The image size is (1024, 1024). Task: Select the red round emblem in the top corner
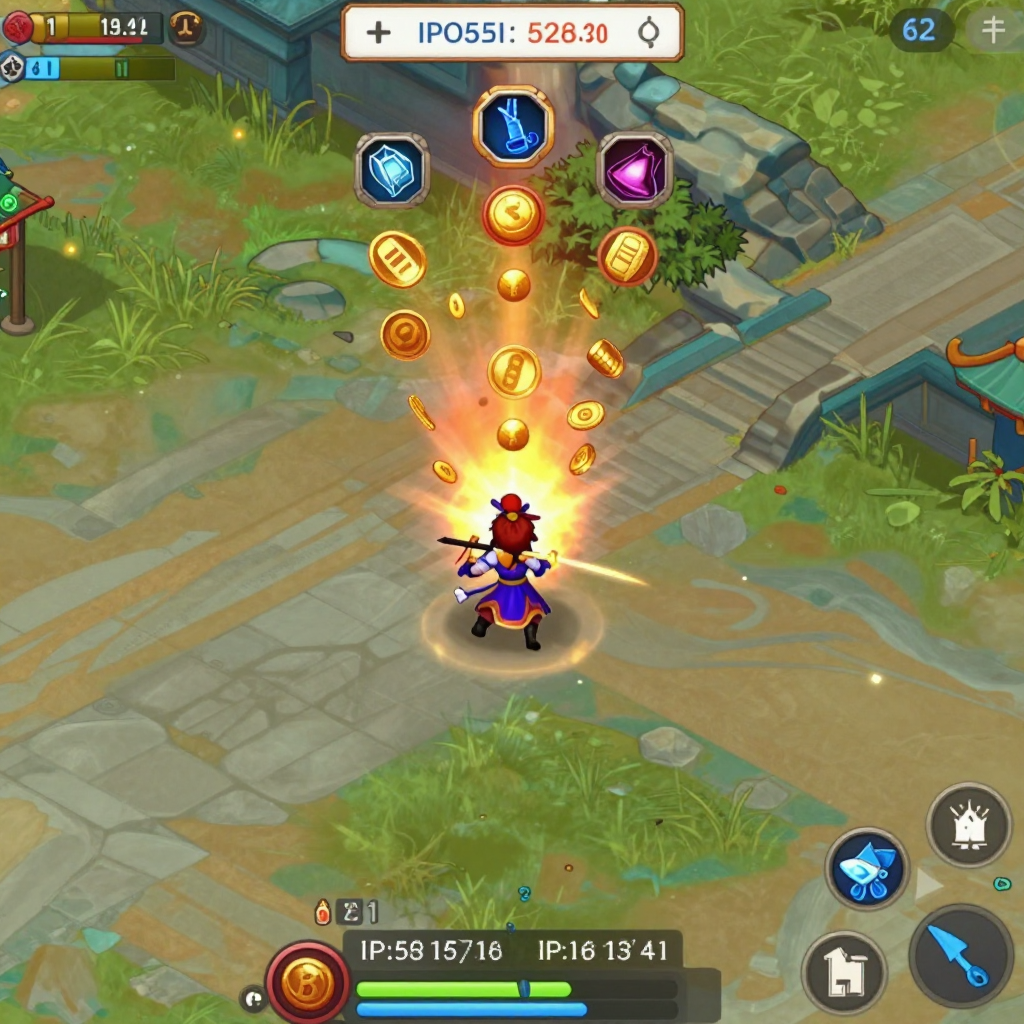[17, 27]
